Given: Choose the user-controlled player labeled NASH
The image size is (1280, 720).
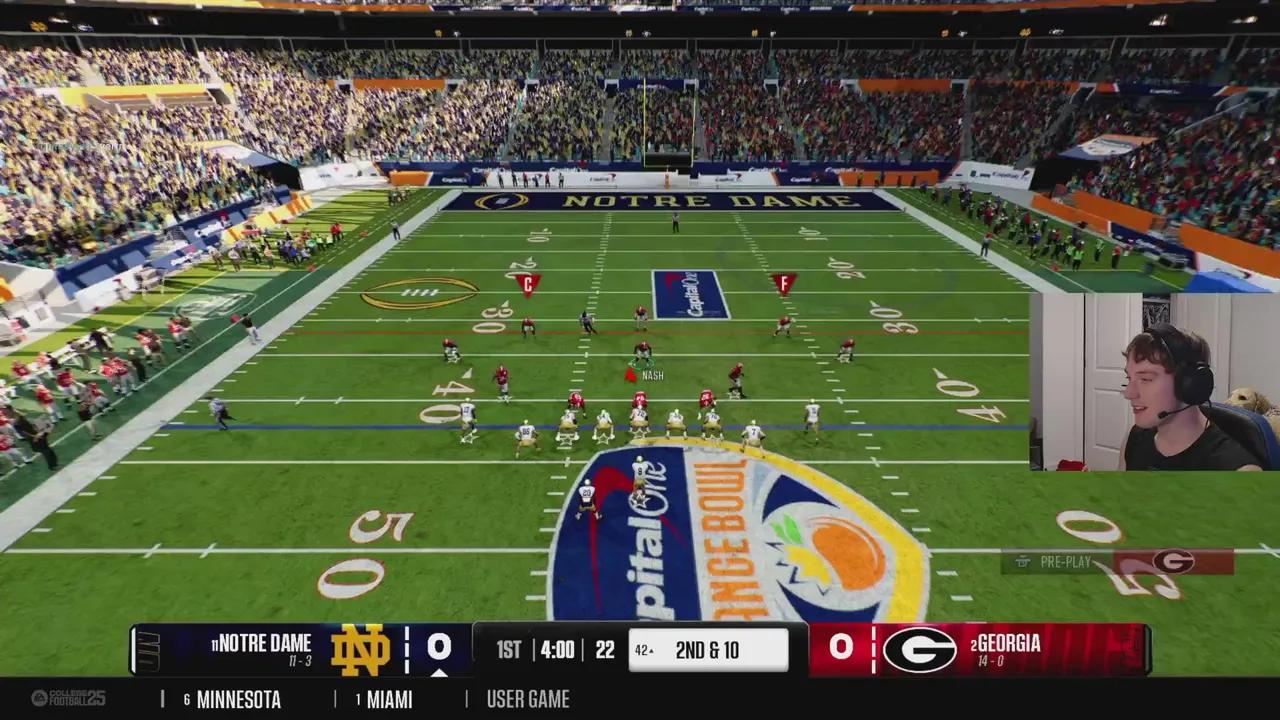Looking at the screenshot, I should (642, 354).
